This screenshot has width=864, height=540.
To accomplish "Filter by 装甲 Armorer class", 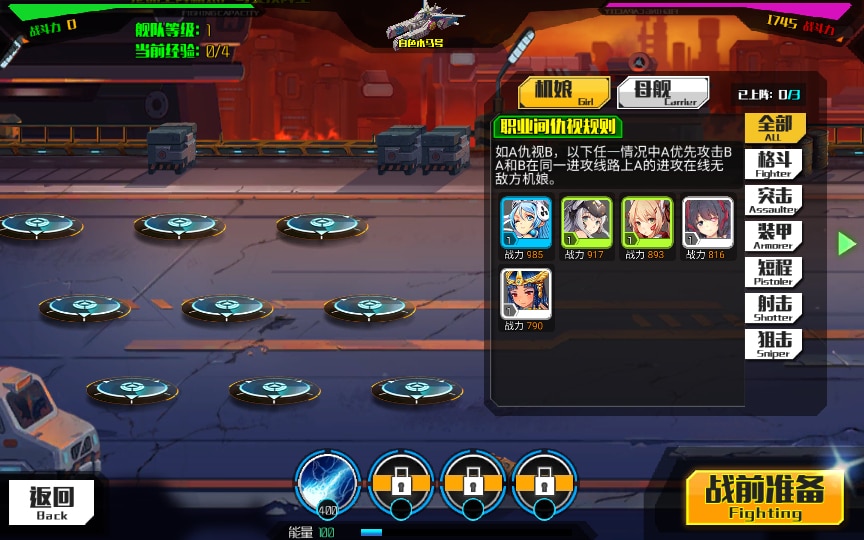I will click(774, 236).
